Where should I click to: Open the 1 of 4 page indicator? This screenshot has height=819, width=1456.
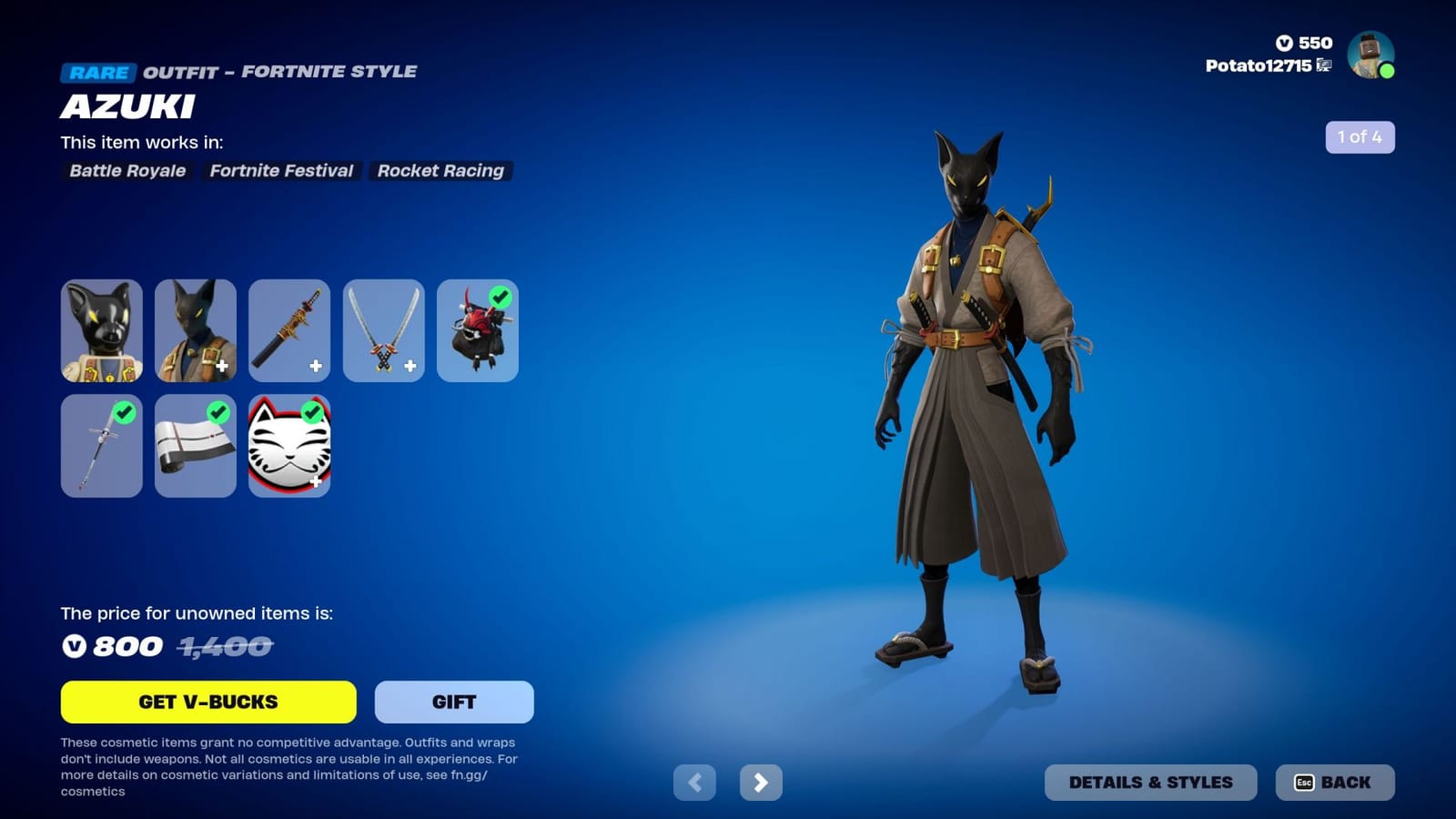click(1360, 138)
